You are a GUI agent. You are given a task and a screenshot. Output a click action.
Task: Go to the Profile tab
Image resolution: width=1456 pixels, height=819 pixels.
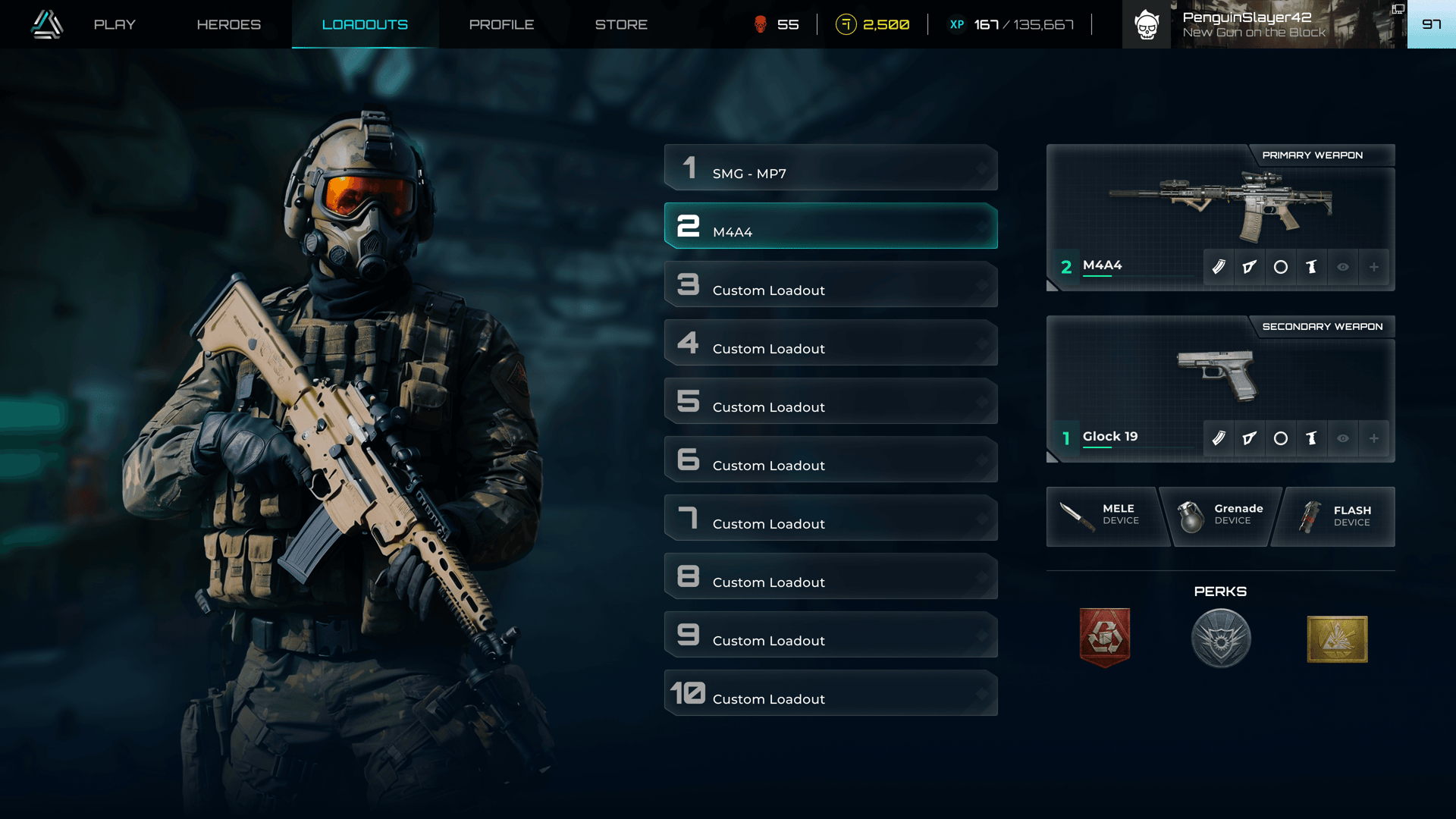click(x=501, y=24)
